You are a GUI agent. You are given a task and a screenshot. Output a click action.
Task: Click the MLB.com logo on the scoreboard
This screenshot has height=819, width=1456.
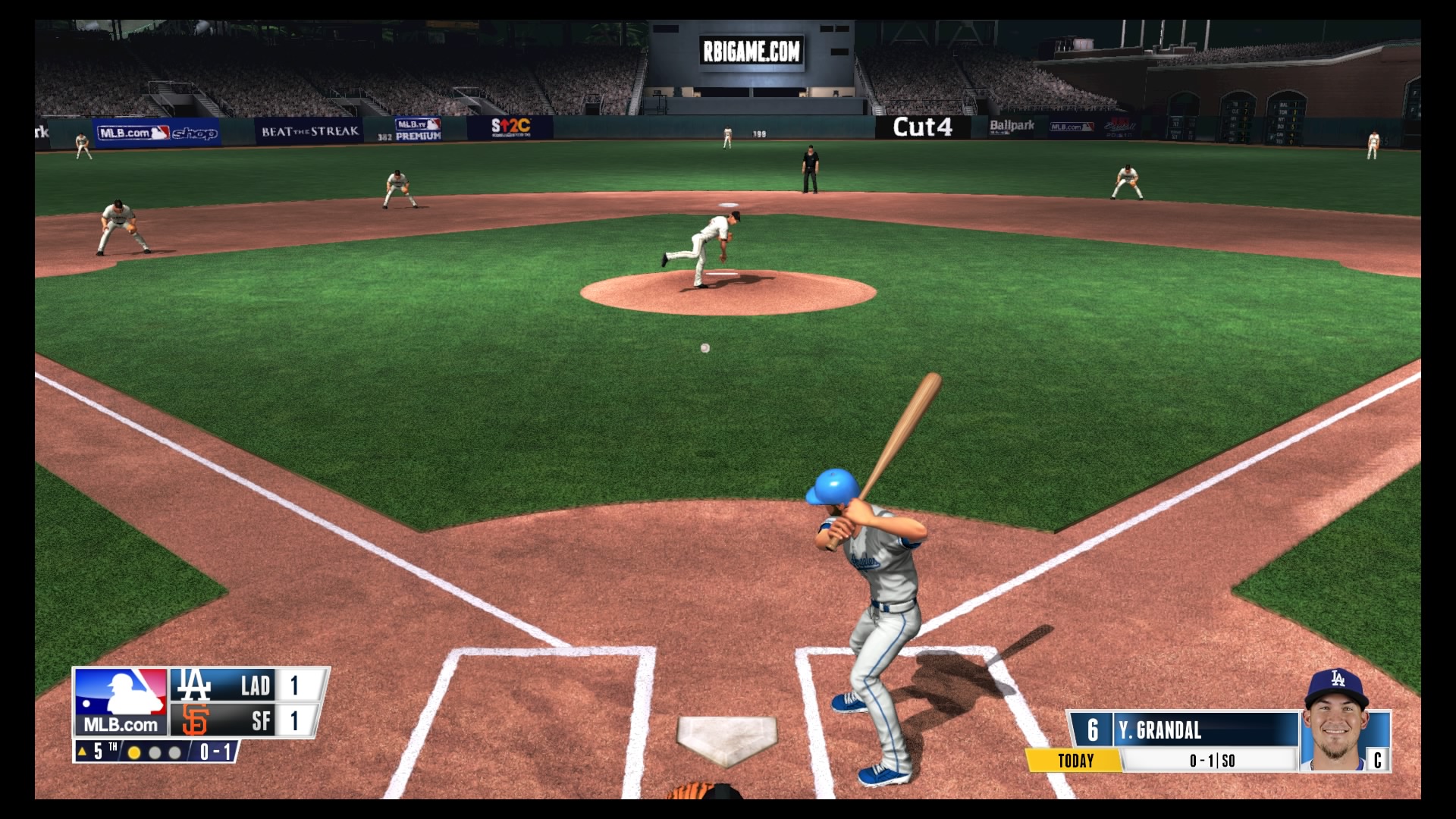click(121, 701)
